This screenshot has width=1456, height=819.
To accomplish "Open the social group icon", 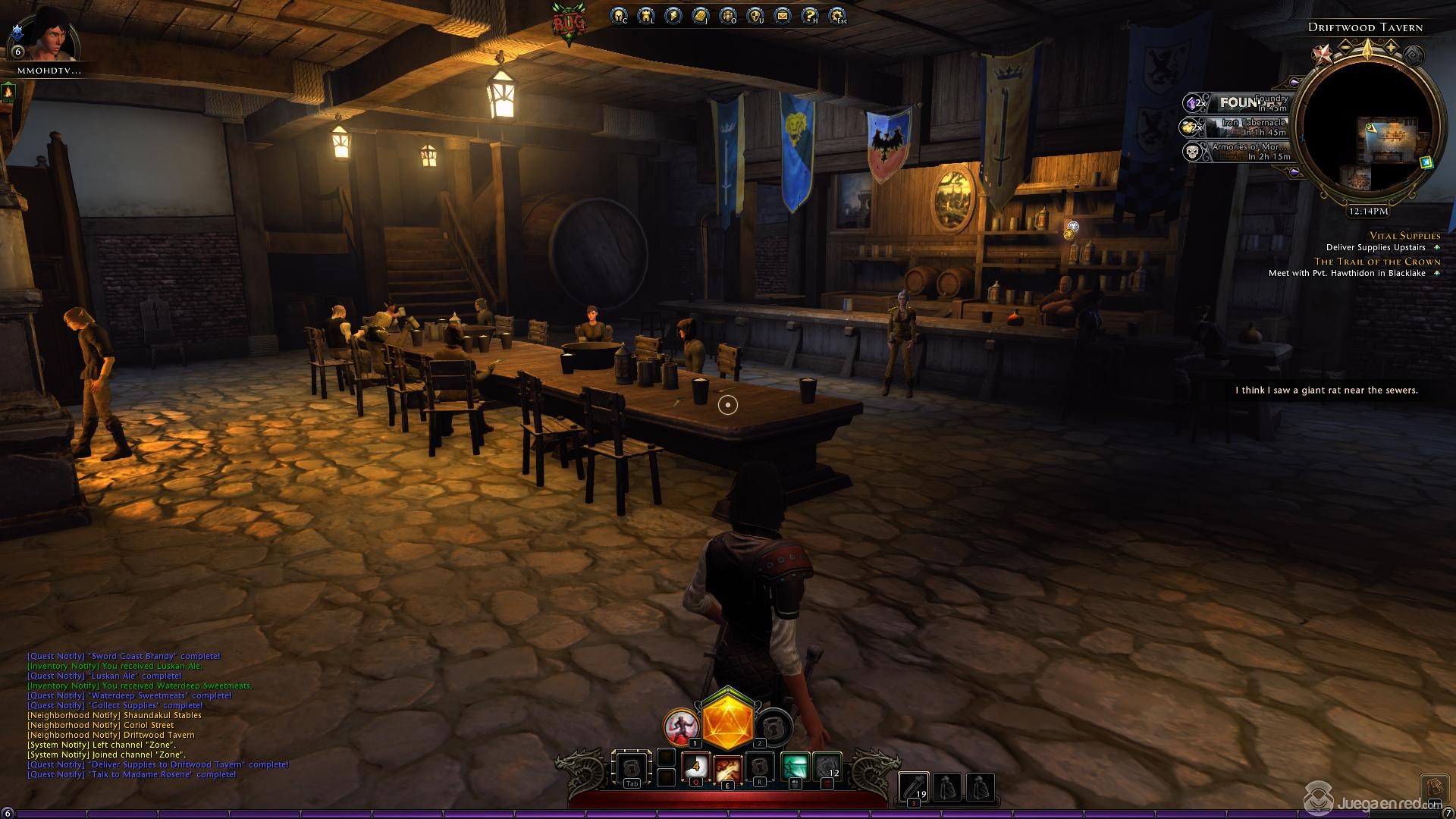I will pos(727,15).
